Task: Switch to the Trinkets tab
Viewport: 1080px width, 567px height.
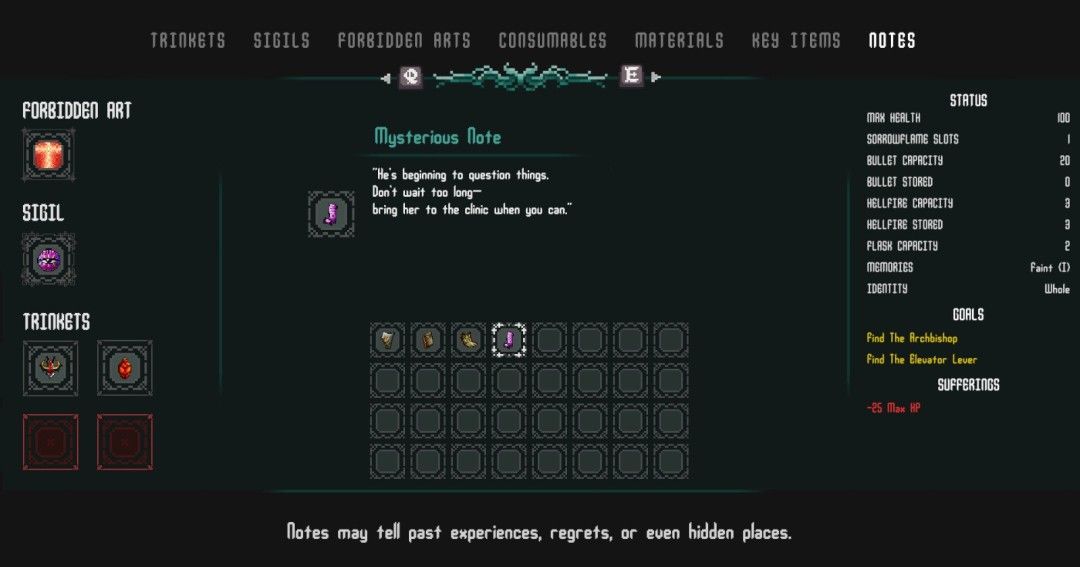Action: point(188,41)
